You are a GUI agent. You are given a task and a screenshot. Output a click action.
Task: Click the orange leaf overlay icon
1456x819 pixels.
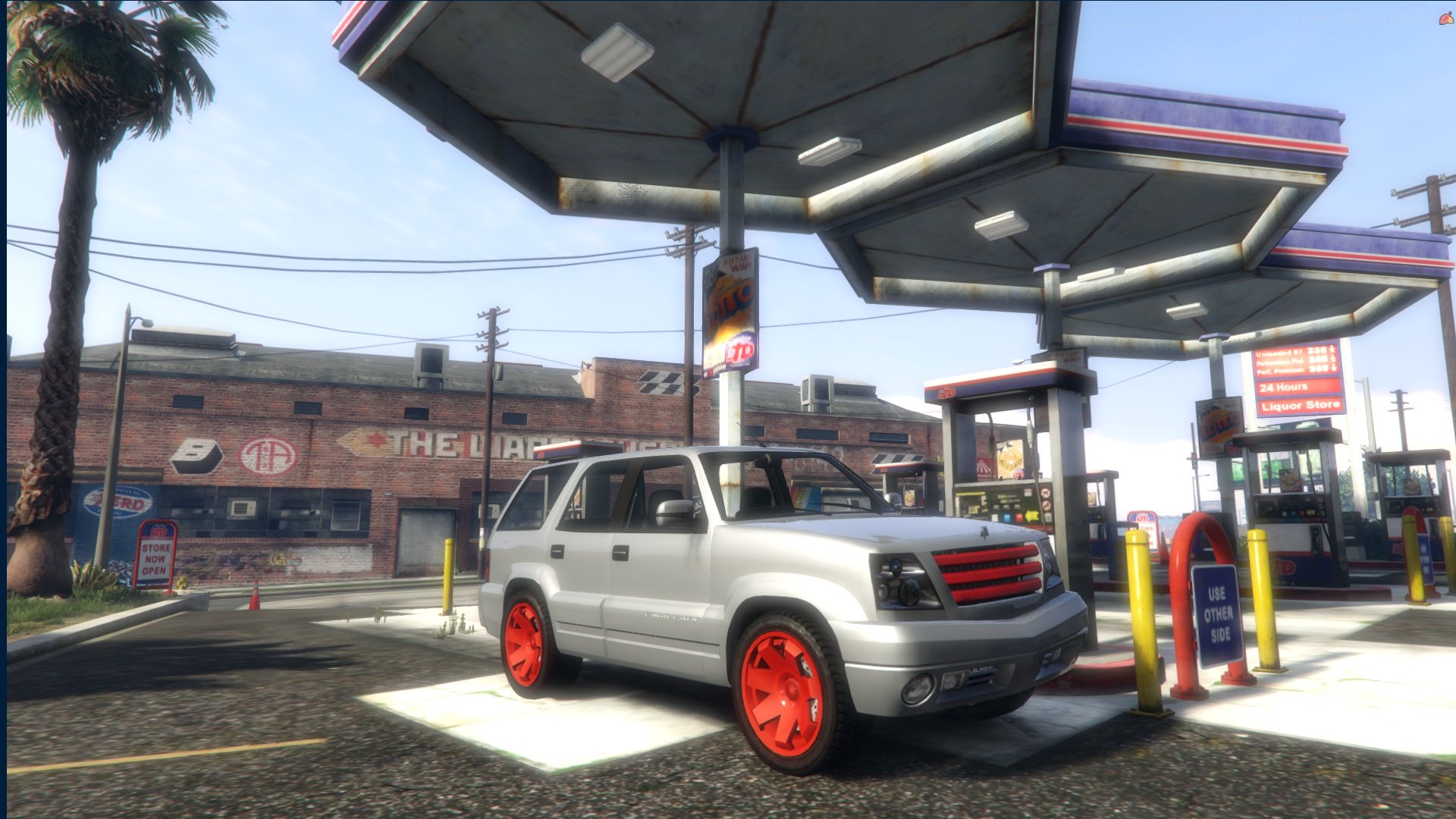point(1446,18)
